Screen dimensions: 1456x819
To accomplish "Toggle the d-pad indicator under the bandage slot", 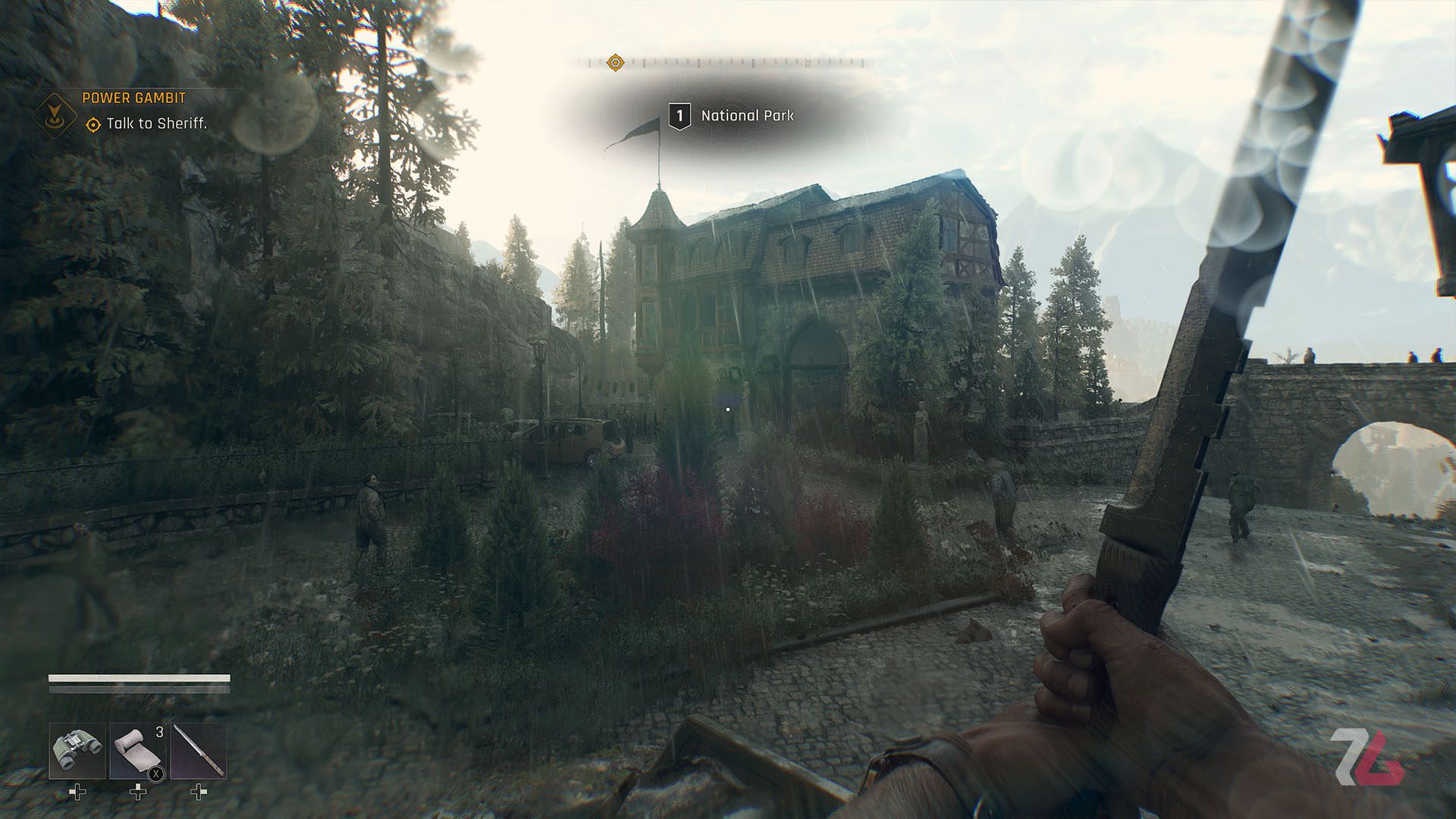I will 137,793.
